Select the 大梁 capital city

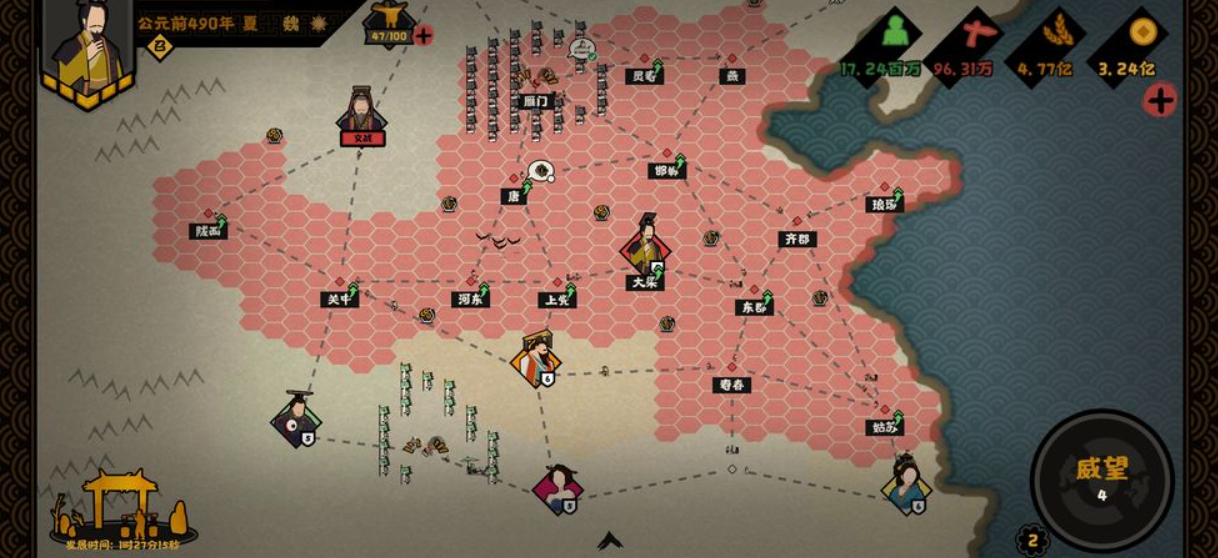645,282
